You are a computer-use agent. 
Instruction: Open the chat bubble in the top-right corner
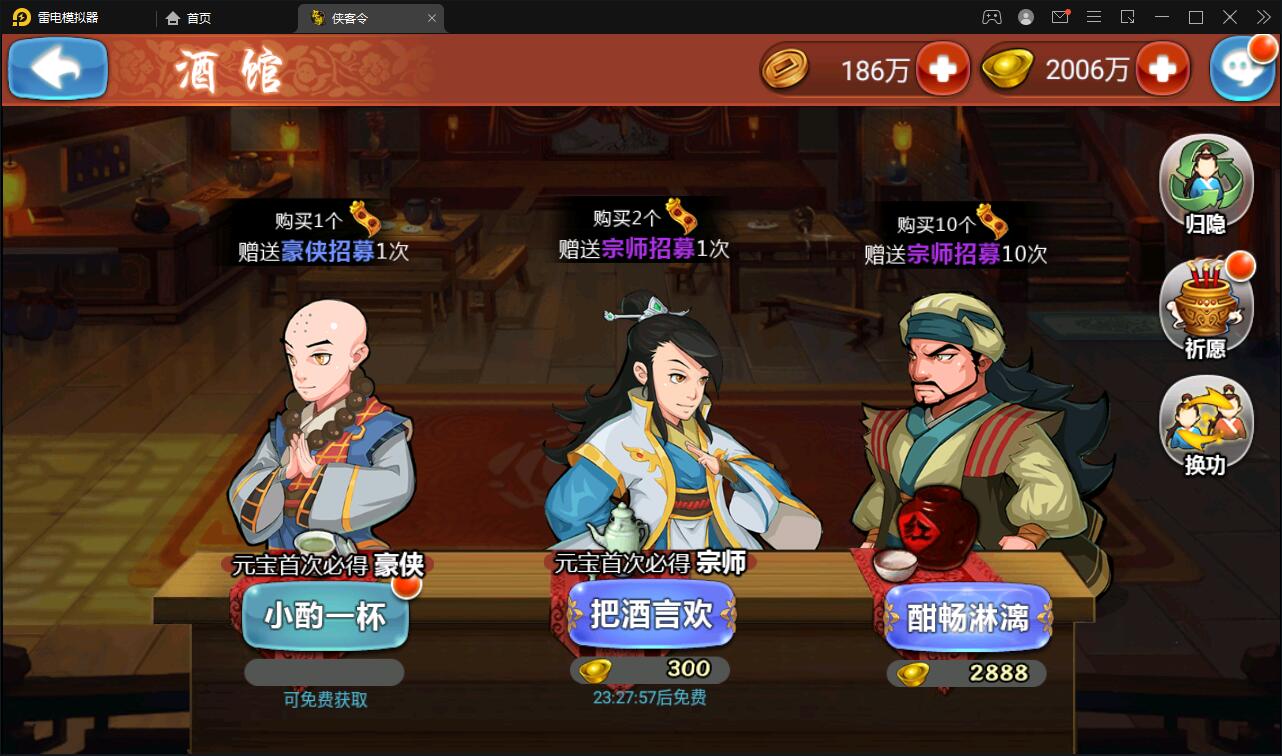[x=1243, y=68]
